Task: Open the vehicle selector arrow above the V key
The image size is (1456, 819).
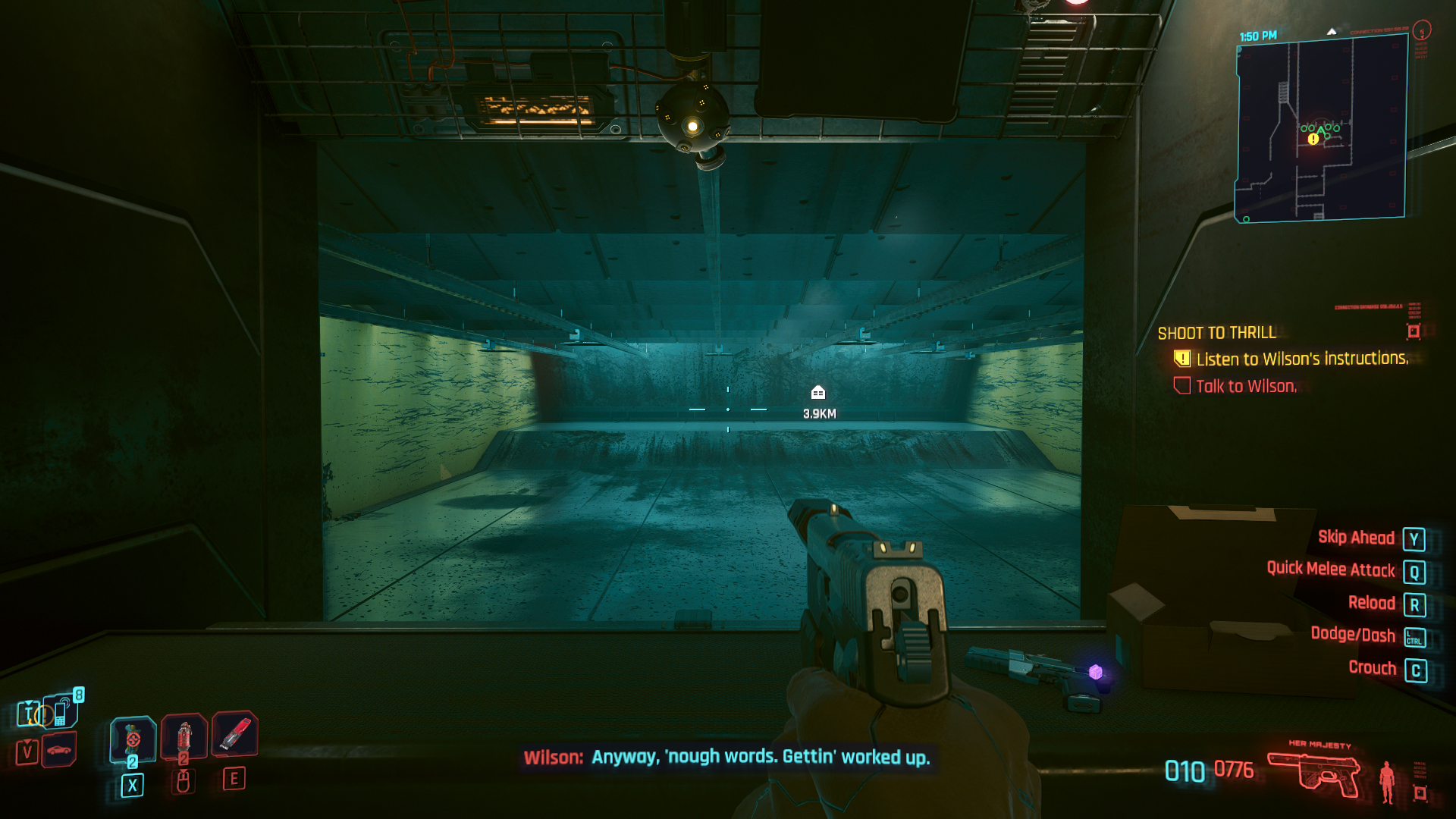Action: [28, 742]
